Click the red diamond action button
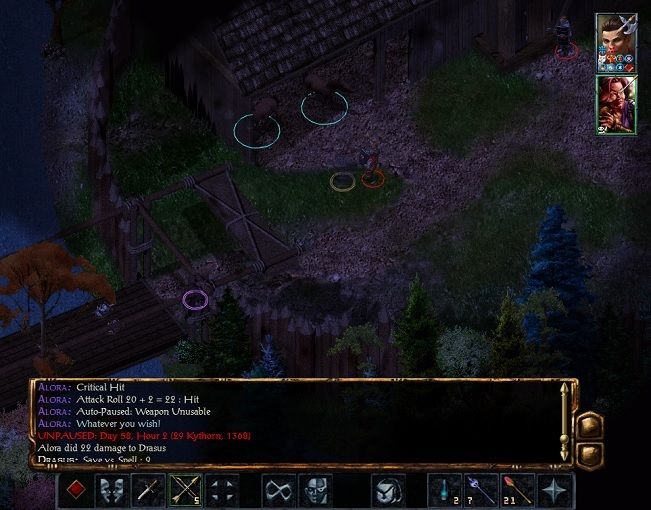 pos(76,490)
